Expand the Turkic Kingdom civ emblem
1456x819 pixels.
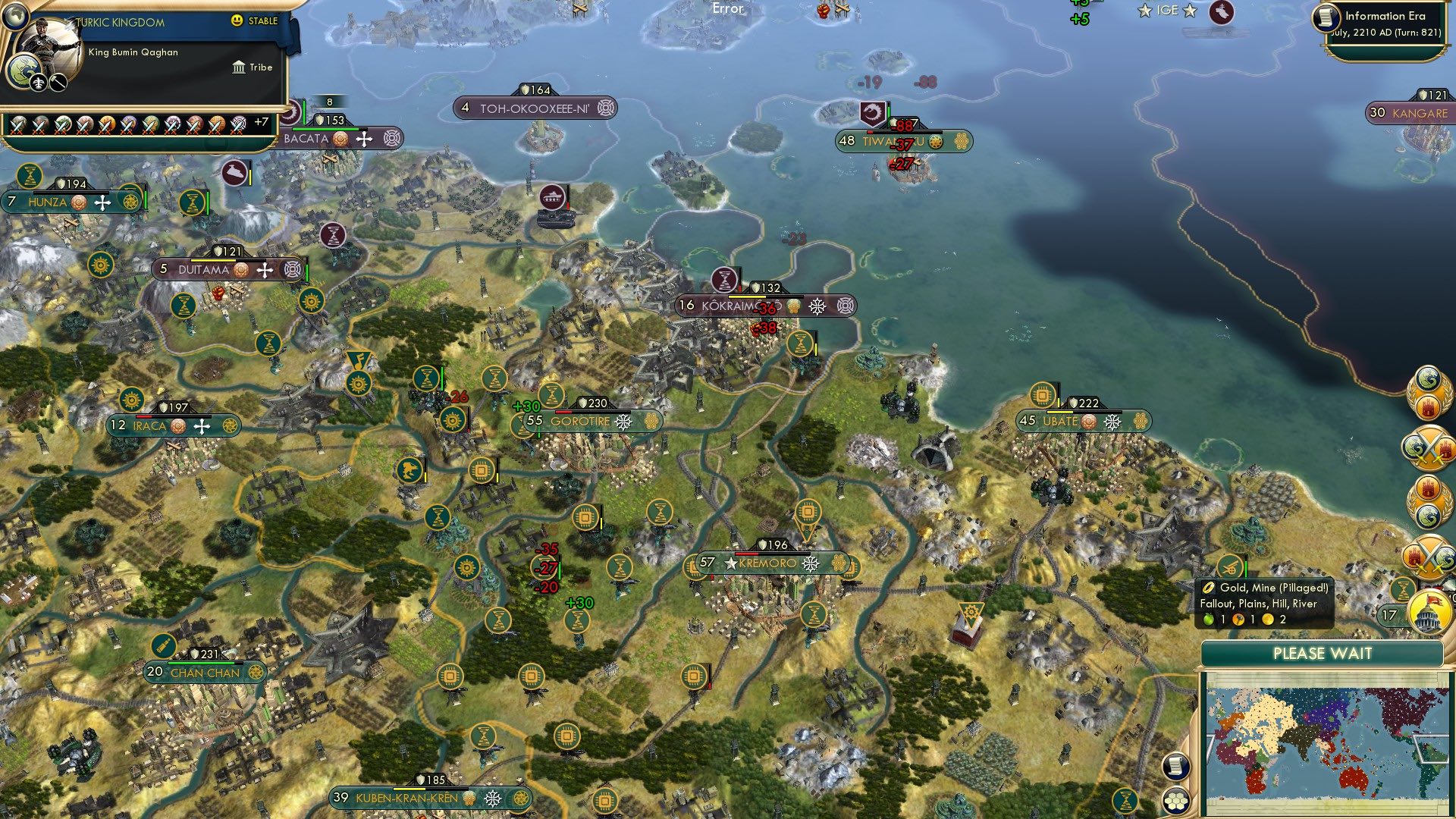point(22,72)
